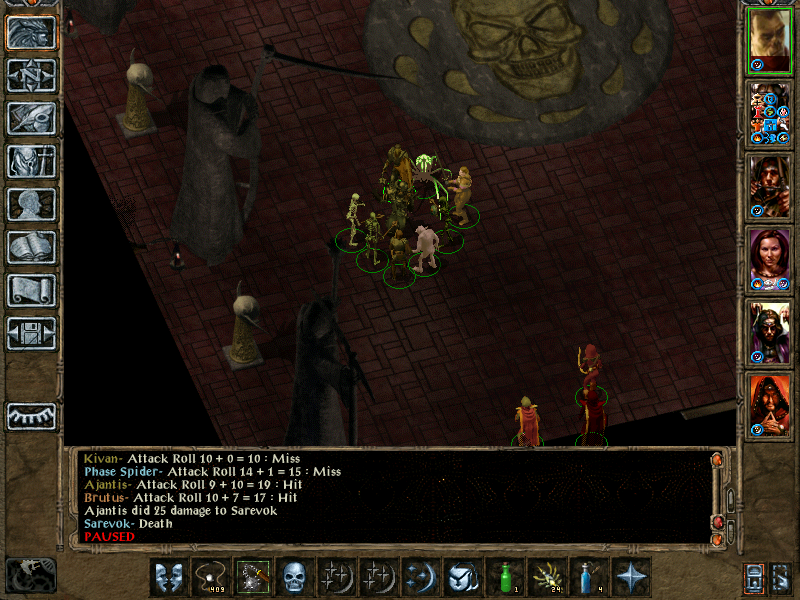Image resolution: width=800 pixels, height=600 pixels.
Task: Open the journal with quill icon
Action: (31, 118)
